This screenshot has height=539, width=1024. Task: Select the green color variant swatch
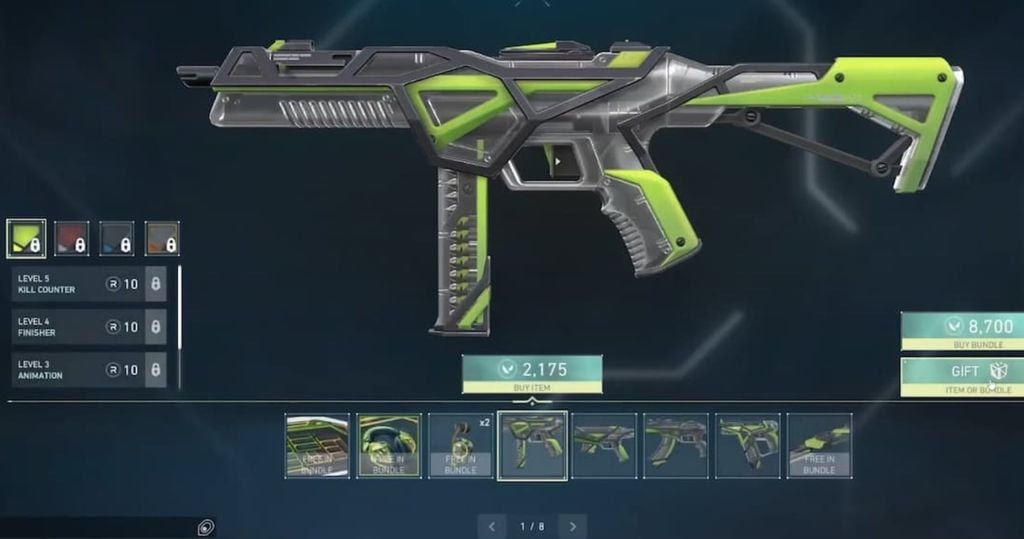click(26, 239)
